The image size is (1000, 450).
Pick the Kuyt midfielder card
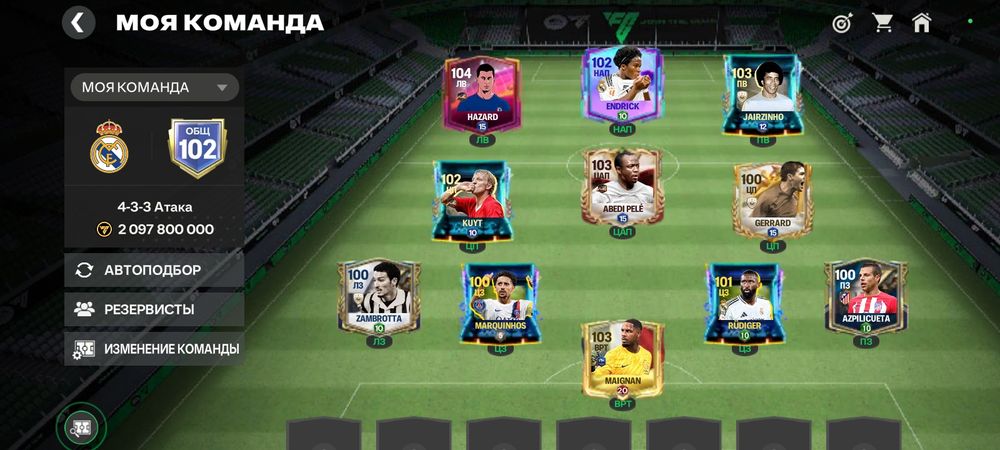coord(470,200)
